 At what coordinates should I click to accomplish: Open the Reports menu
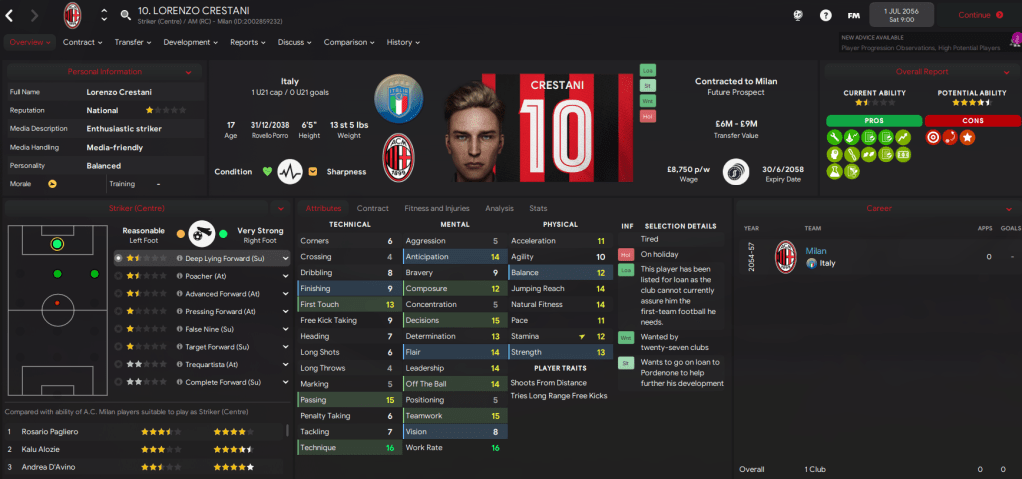pyautogui.click(x=247, y=42)
